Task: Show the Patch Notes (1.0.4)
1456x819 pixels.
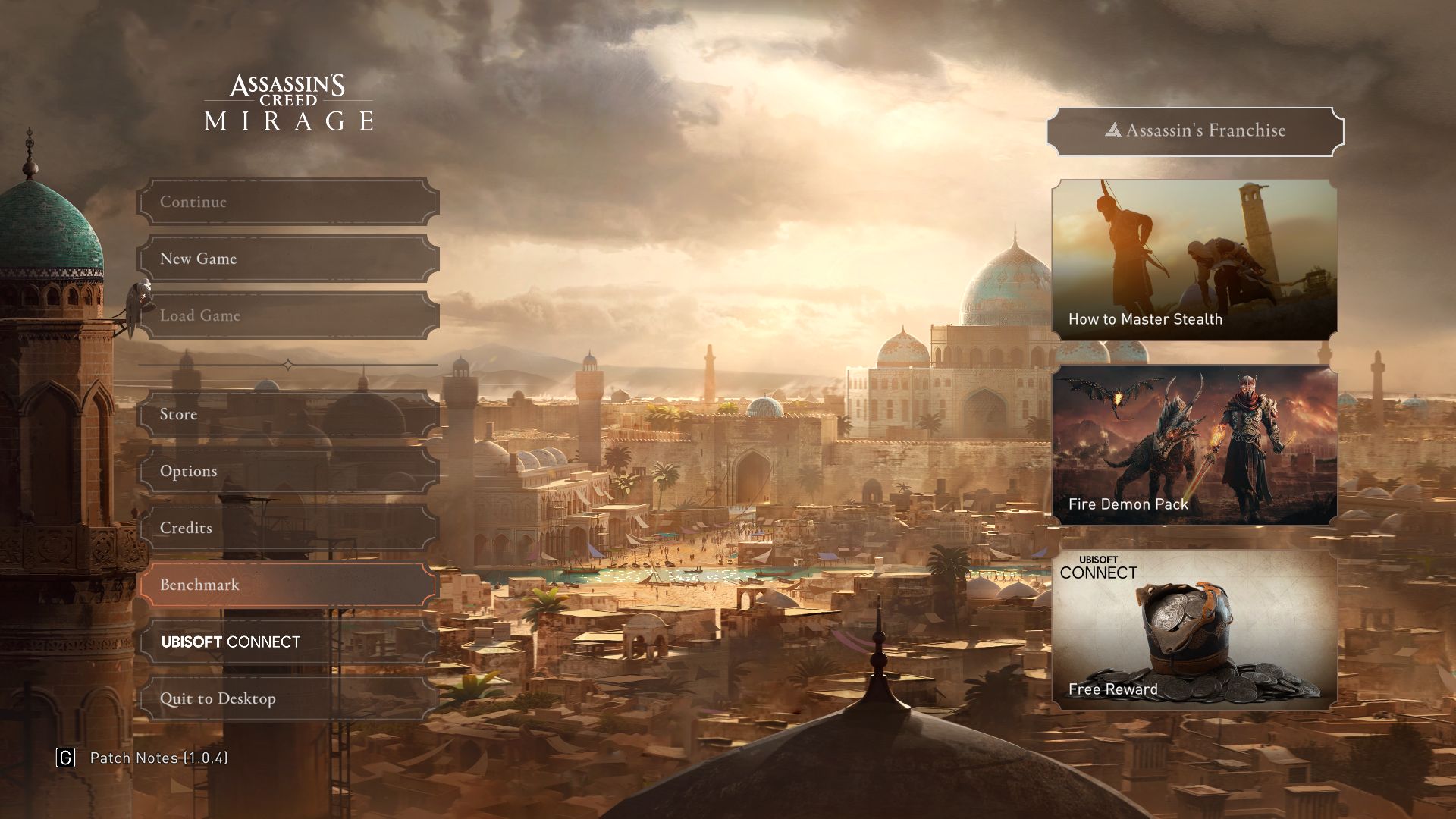Action: (158, 758)
